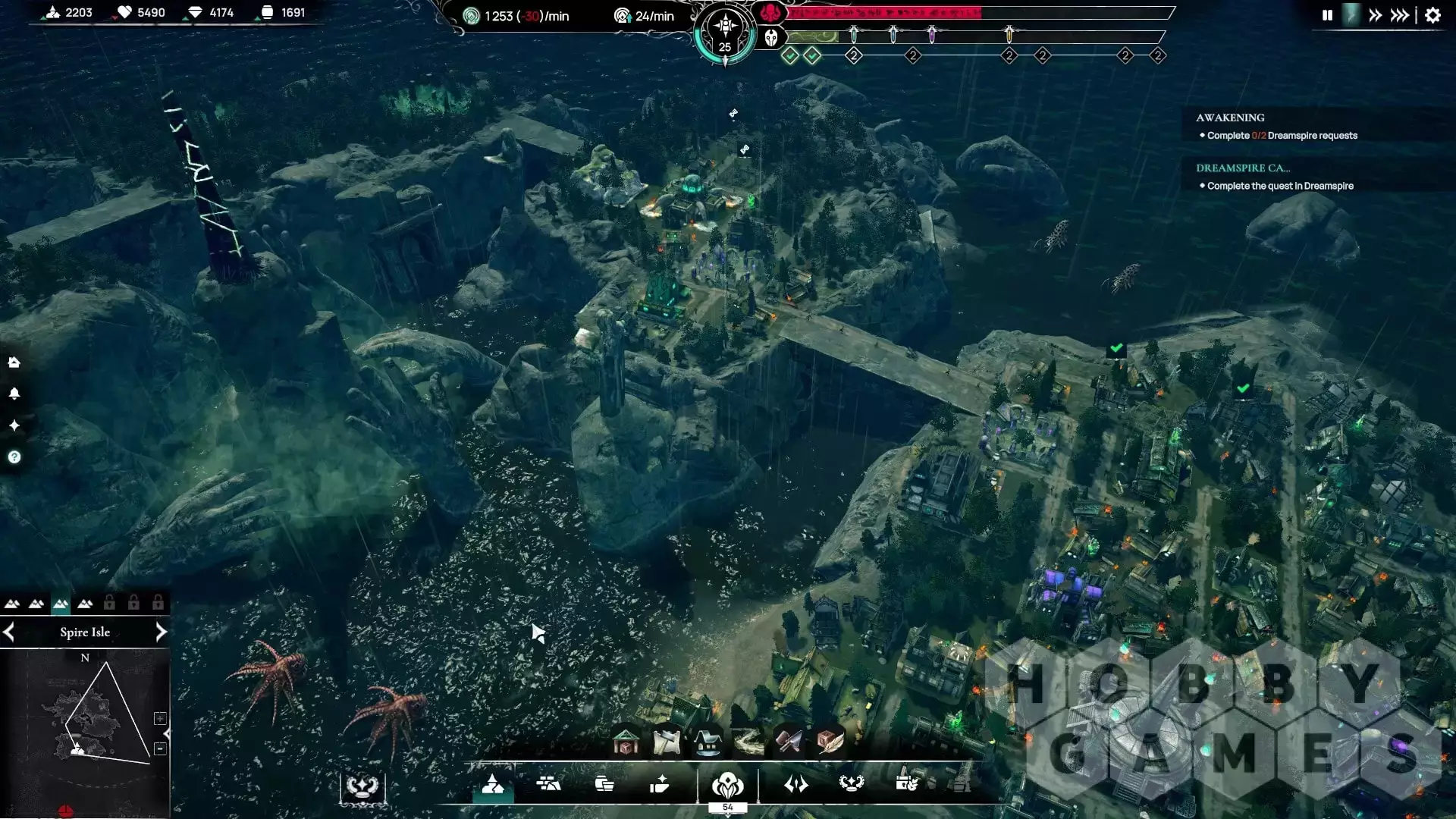Pause the game
Image resolution: width=1456 pixels, height=819 pixels.
(x=1327, y=15)
